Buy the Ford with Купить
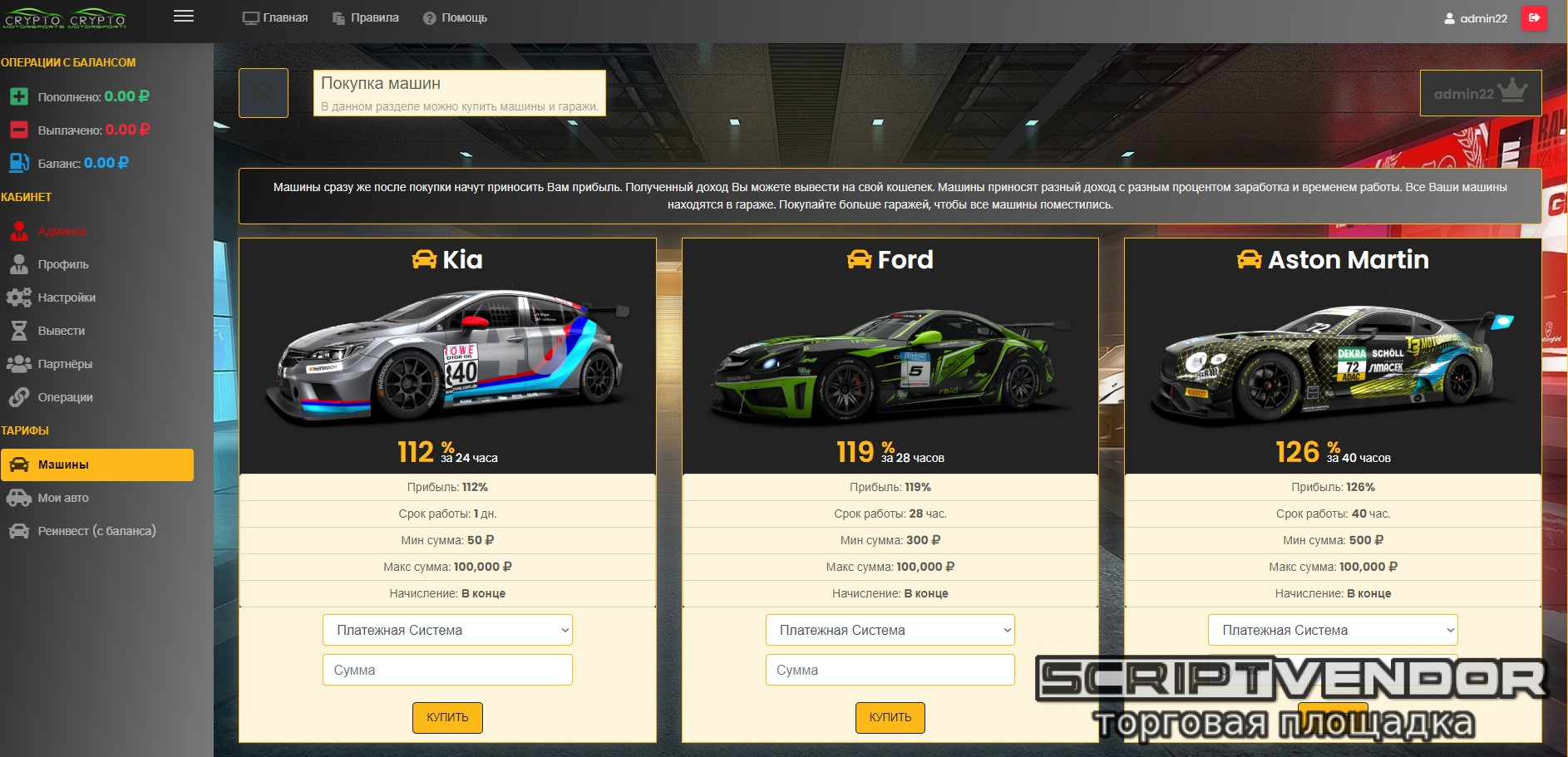The height and width of the screenshot is (757, 1568). [890, 717]
